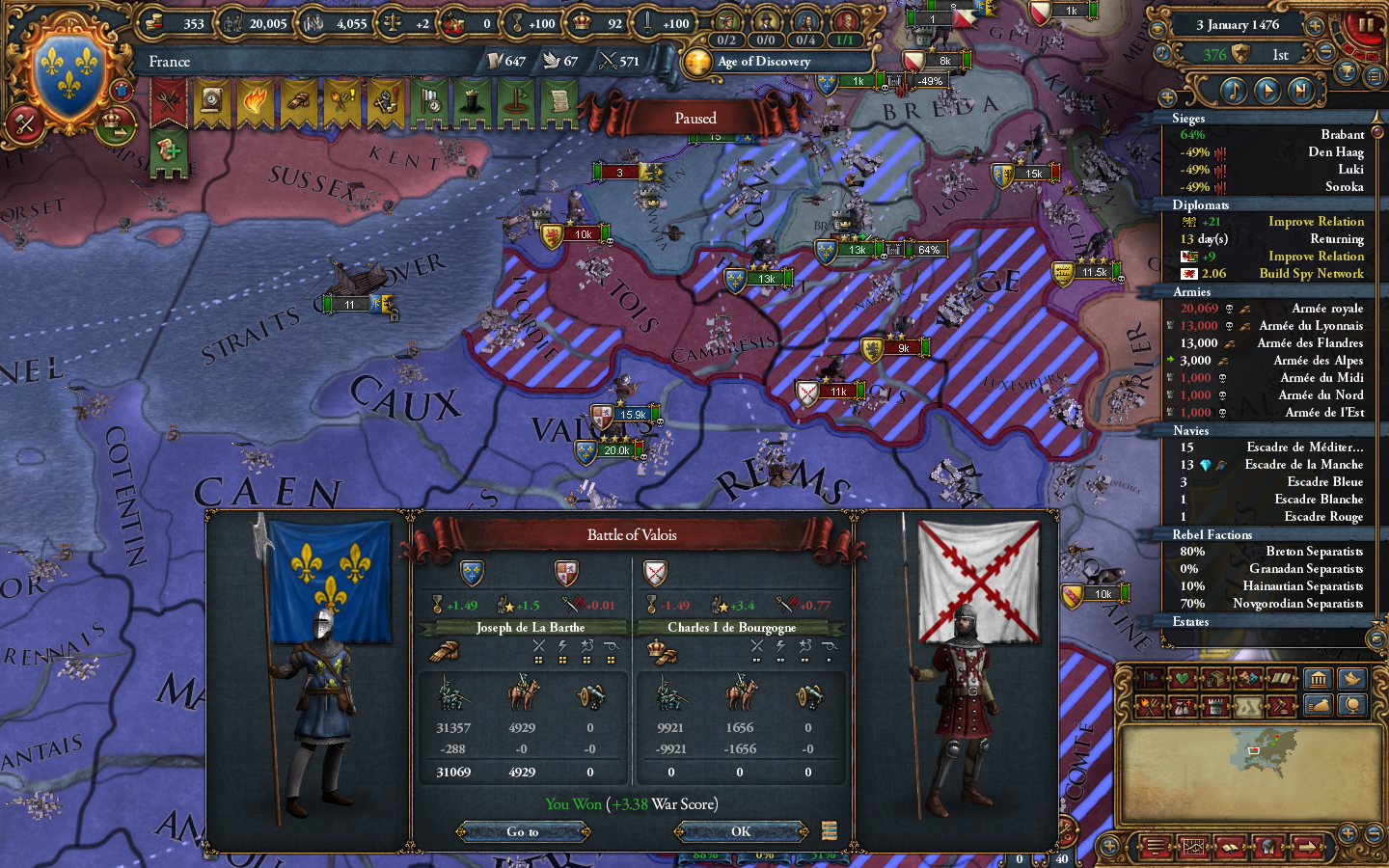Open the ledger via graph icon
The image size is (1389, 868).
[1193, 846]
